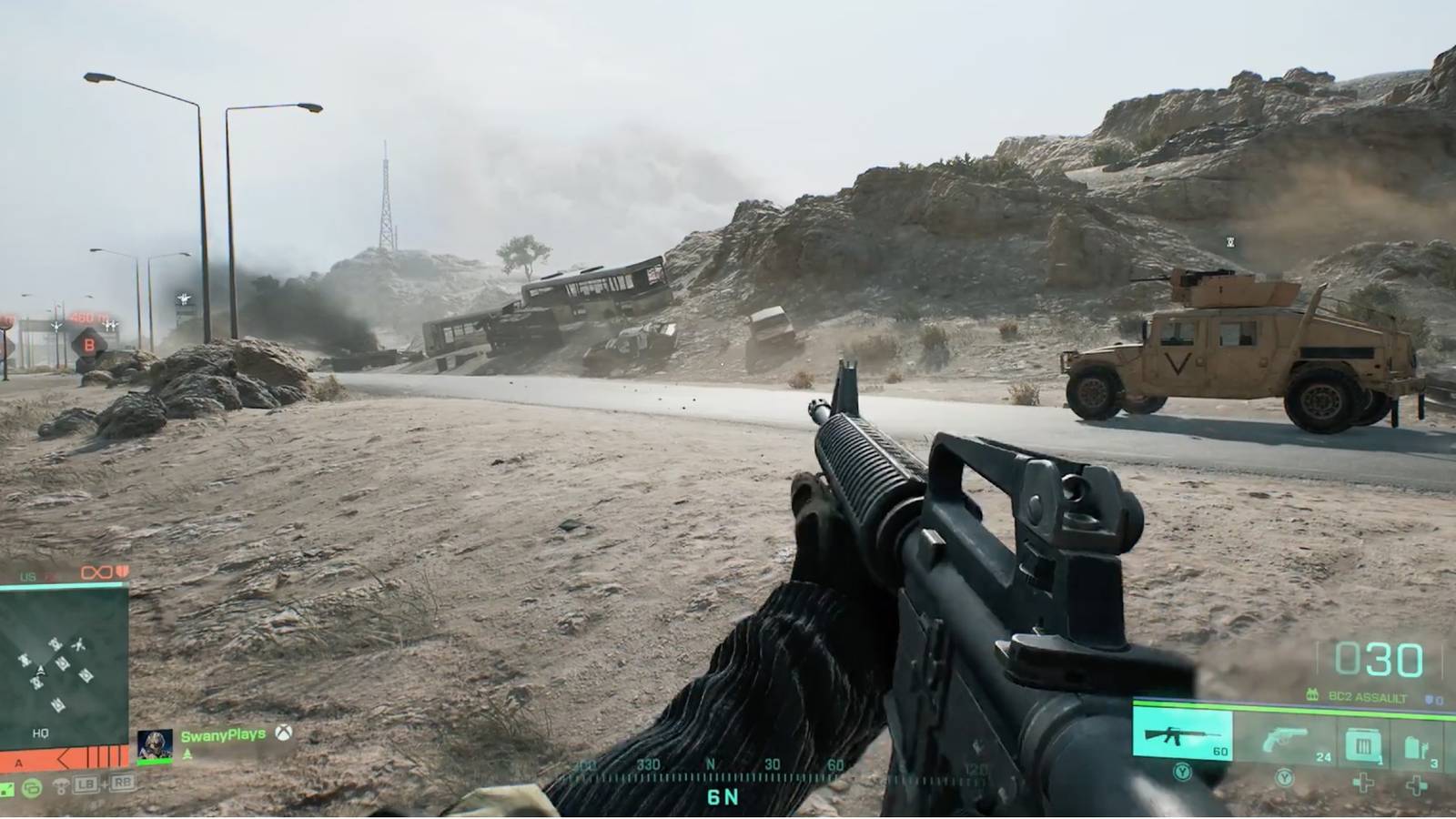Select the ammo crate gadget slot
This screenshot has width=1456, height=819.
point(1363,744)
